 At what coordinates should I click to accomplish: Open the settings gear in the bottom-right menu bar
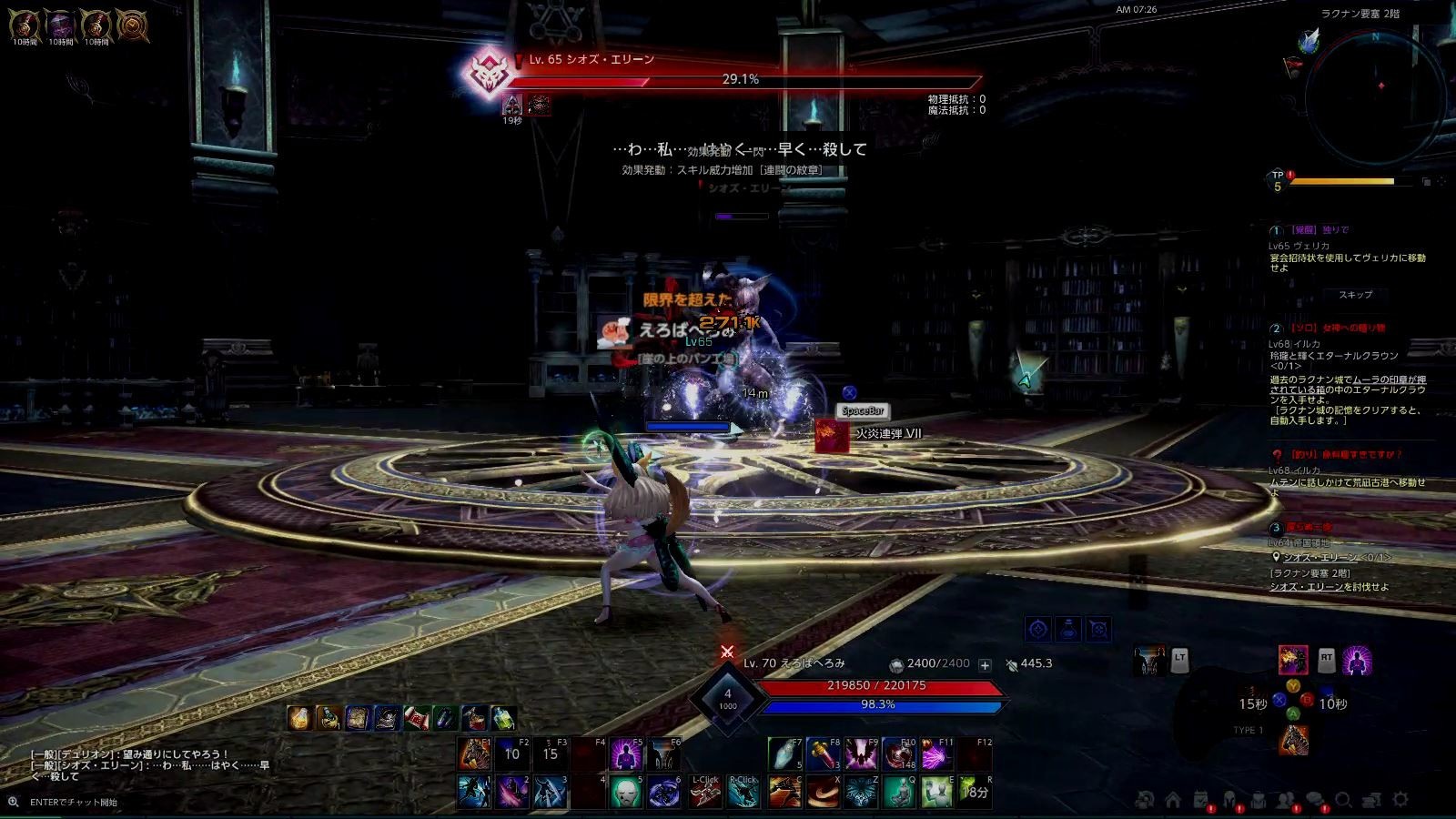(1400, 799)
